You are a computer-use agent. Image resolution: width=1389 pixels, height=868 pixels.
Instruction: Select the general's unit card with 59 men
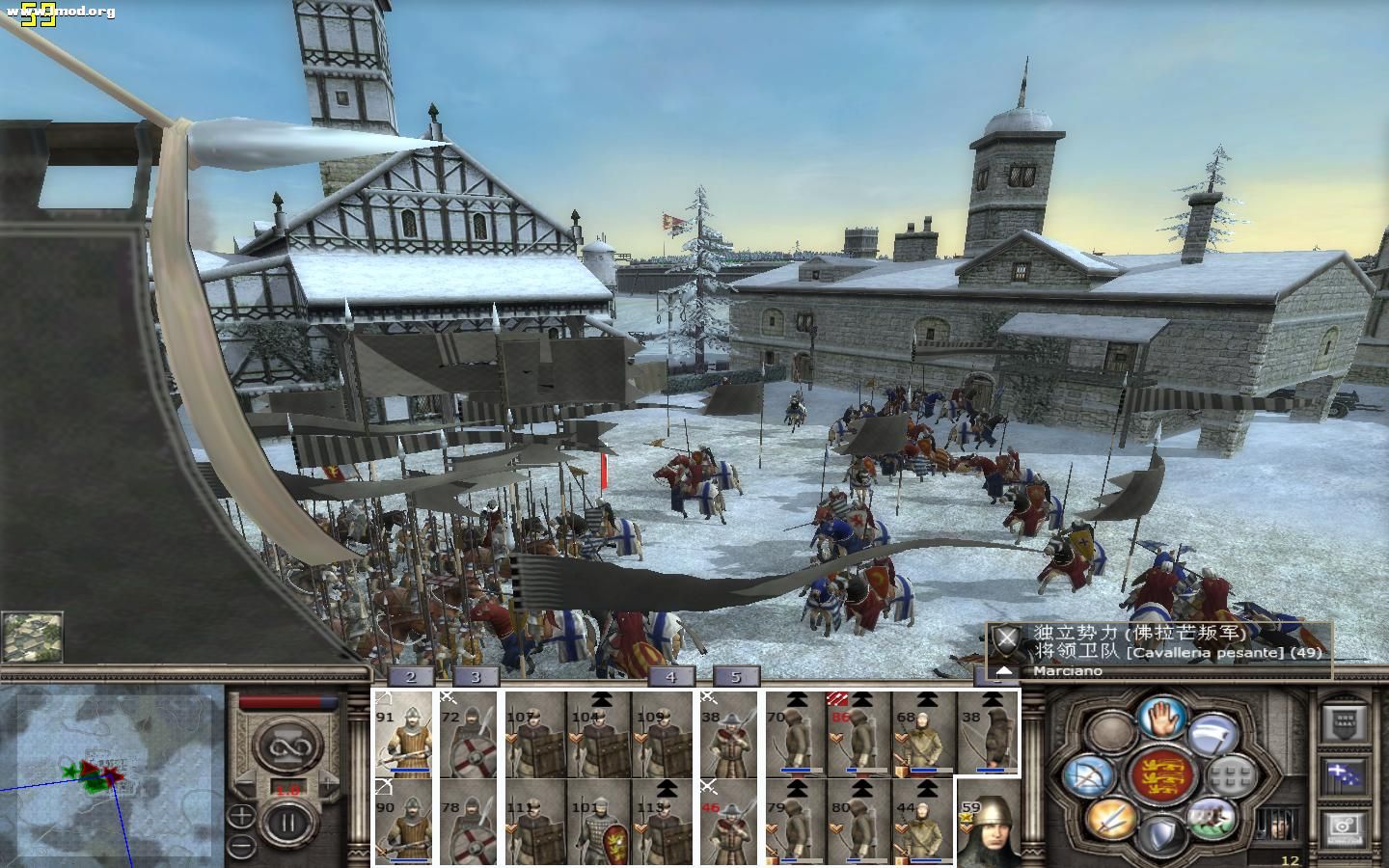coord(987,822)
